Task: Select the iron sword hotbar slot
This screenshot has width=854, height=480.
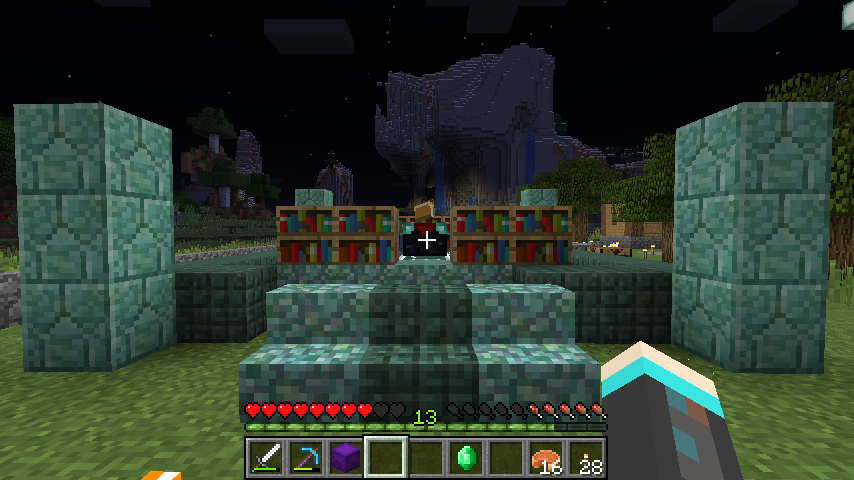Action: [266, 458]
